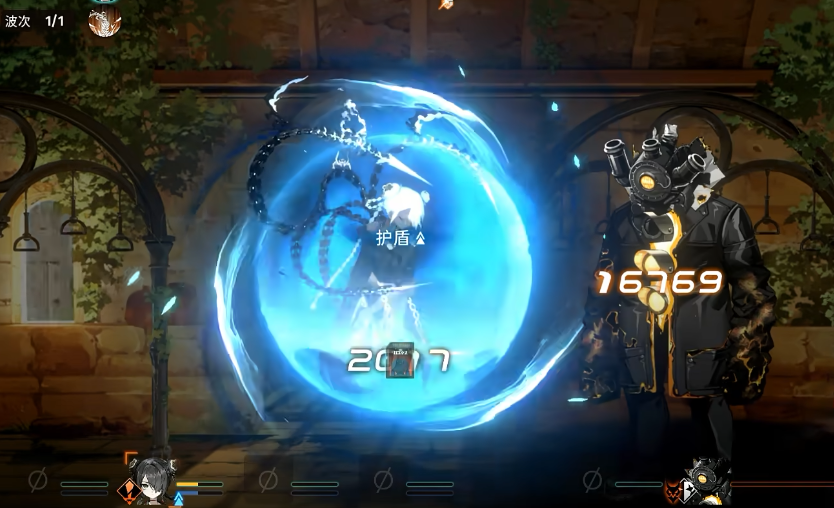Click the gas-mask enemy portrait
Image resolution: width=834 pixels, height=508 pixels.
(x=707, y=482)
